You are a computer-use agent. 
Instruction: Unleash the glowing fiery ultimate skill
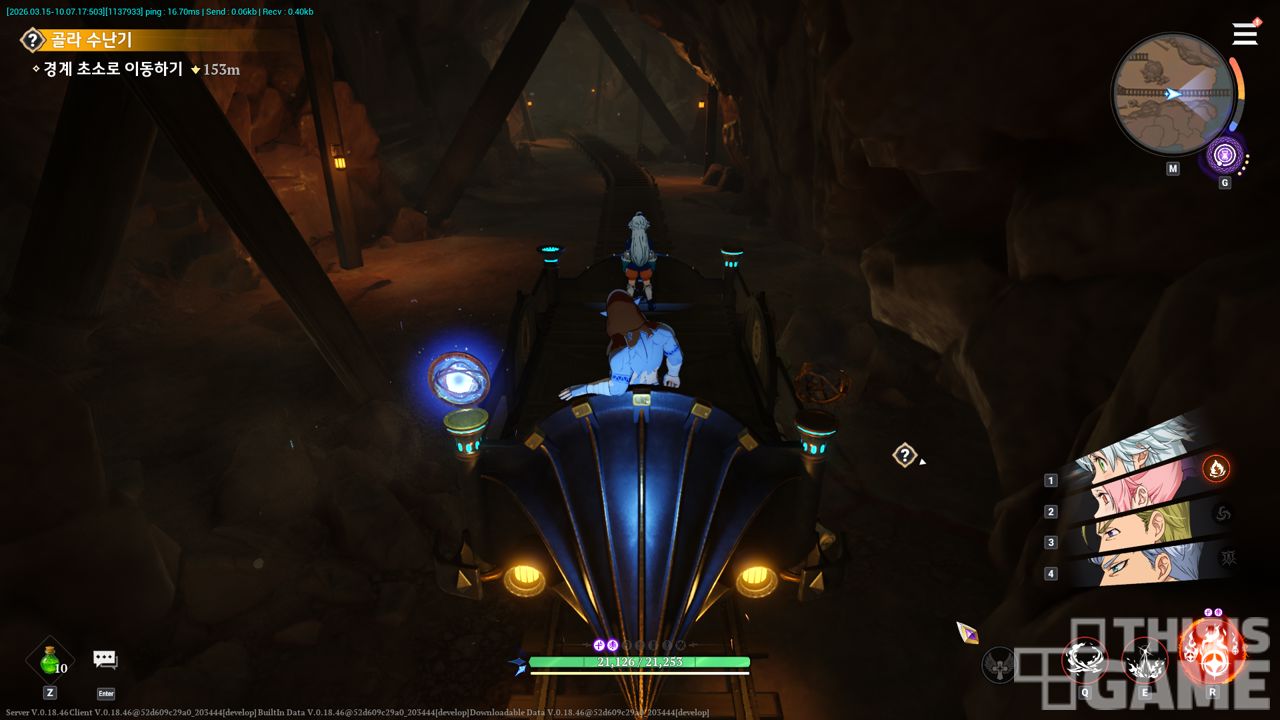click(1211, 650)
